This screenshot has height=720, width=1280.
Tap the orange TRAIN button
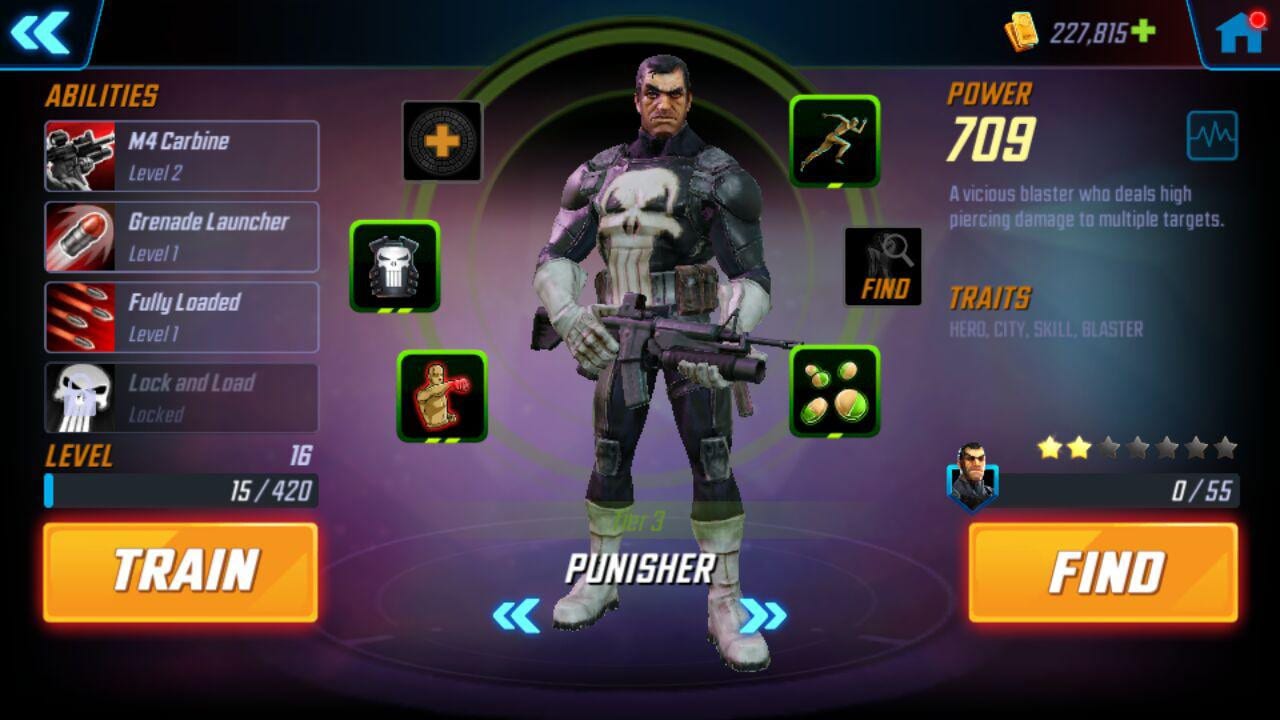(x=180, y=572)
